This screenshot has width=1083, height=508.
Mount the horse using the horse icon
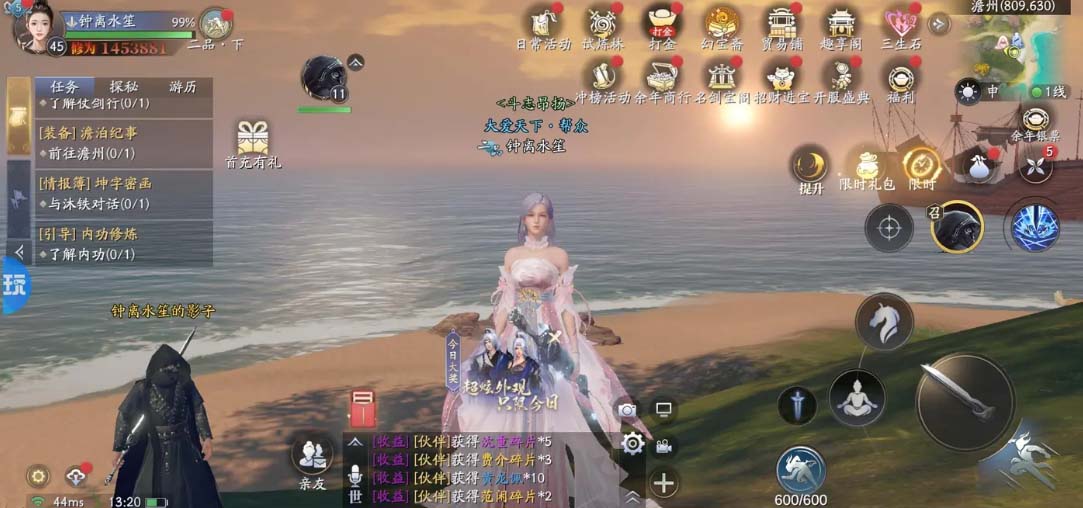coord(884,322)
